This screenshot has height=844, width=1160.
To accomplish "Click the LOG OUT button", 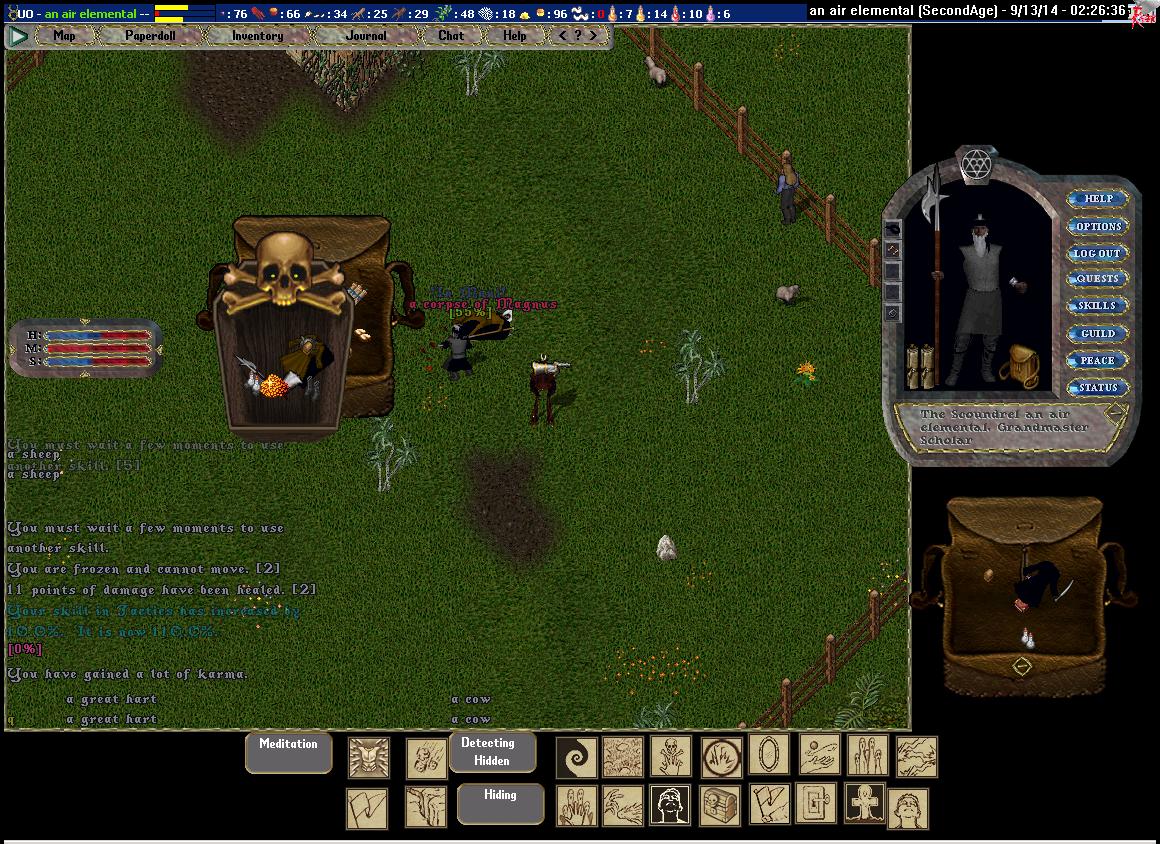I will click(1098, 253).
